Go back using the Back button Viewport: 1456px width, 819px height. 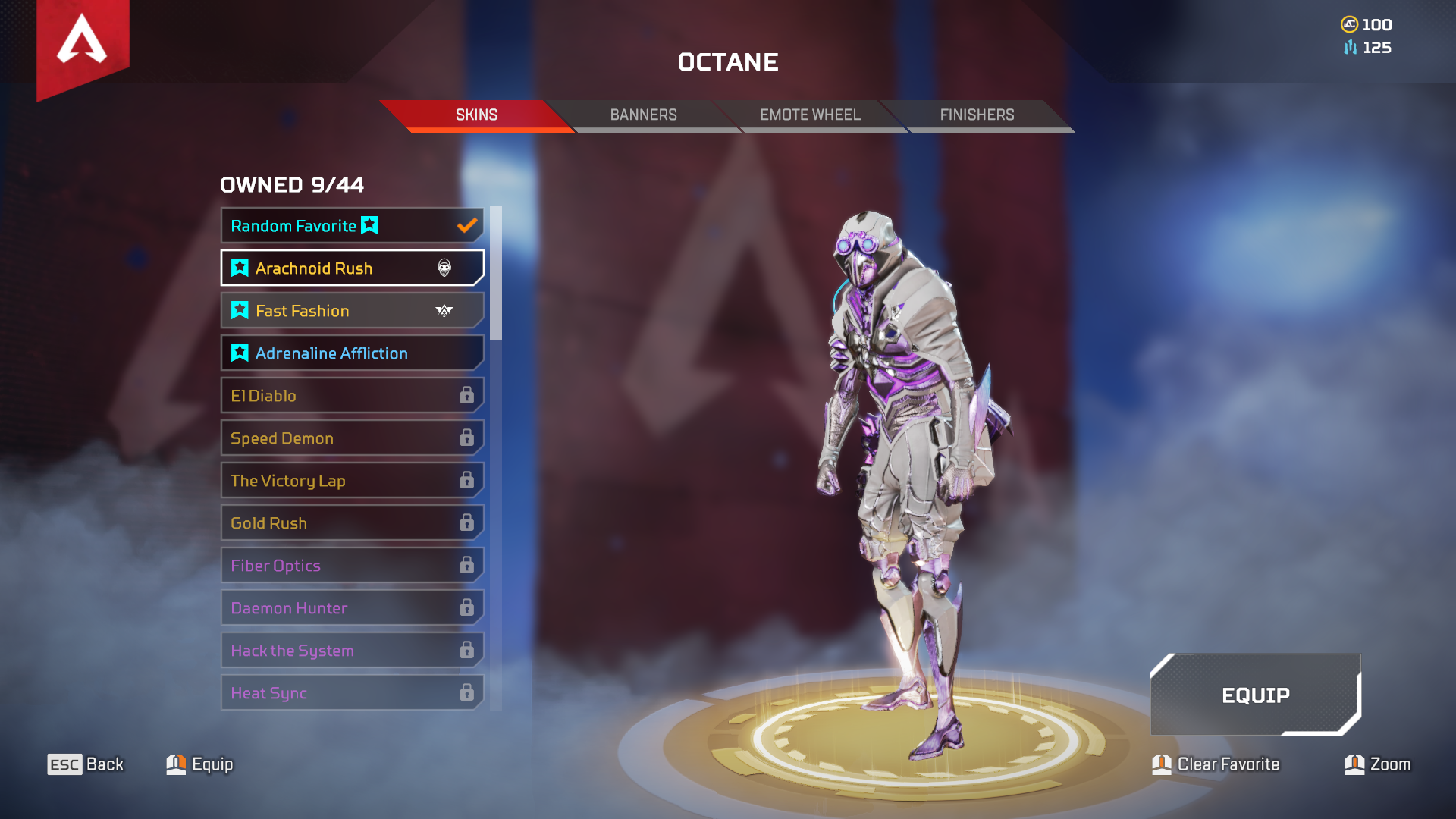[86, 764]
